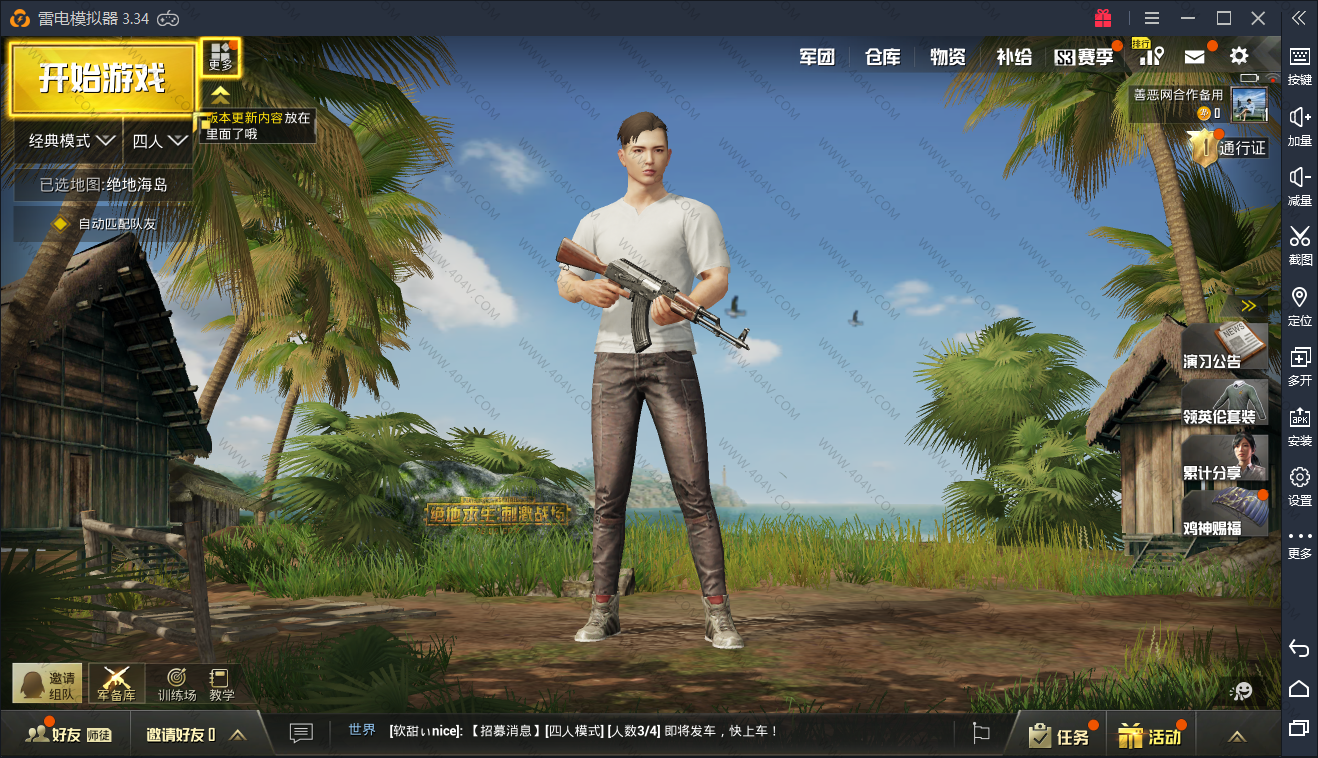
Task: Open the 通行证 pass badge
Action: click(x=1230, y=148)
